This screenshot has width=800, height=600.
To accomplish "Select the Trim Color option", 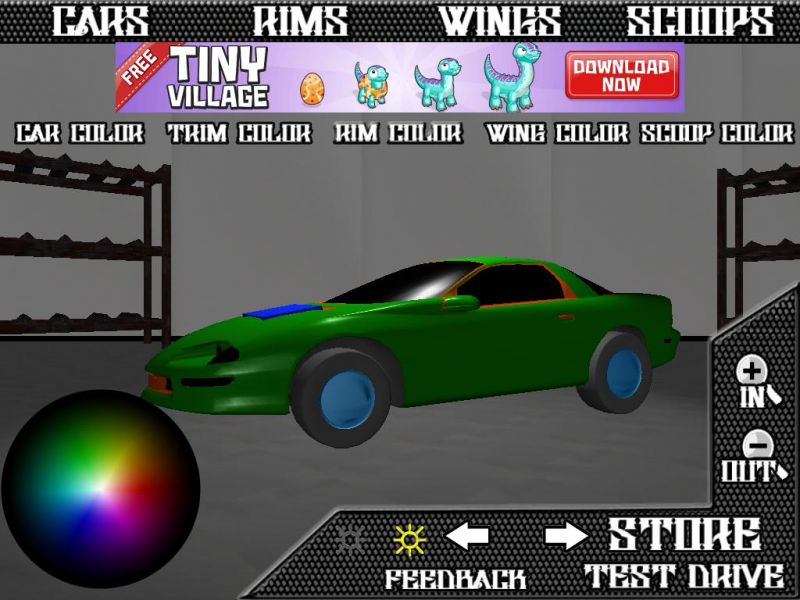I will click(x=239, y=133).
